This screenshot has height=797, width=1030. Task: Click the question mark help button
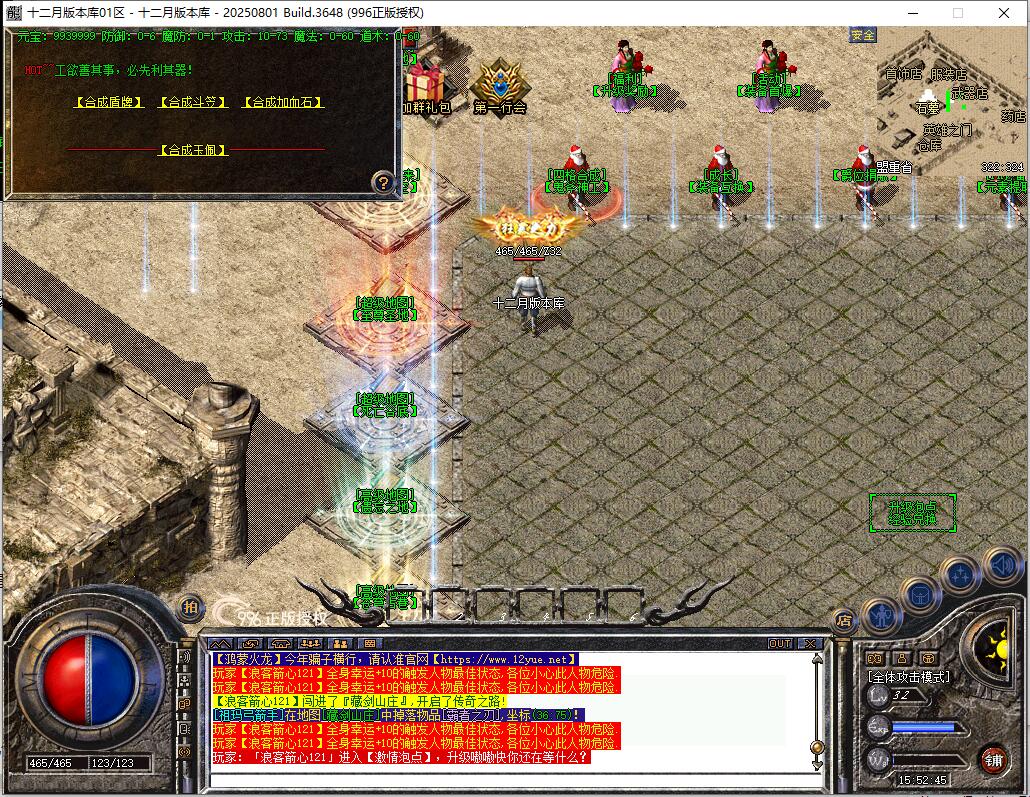(x=383, y=182)
